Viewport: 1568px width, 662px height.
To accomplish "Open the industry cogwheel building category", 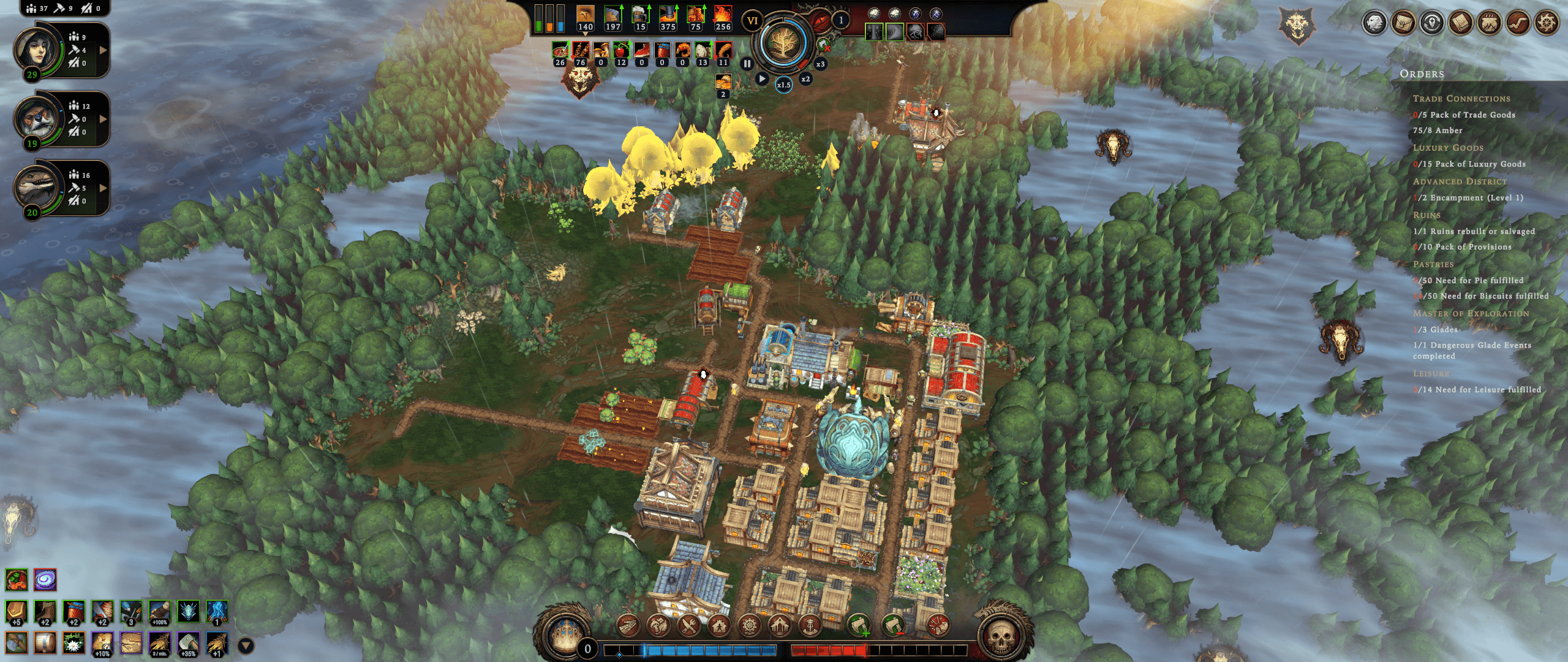I will (749, 626).
